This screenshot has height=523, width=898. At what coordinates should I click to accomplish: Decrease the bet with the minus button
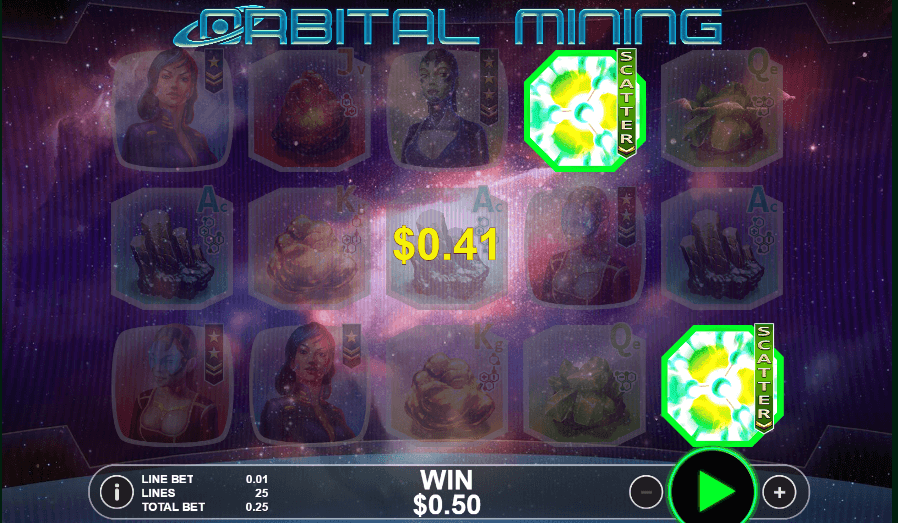(x=646, y=492)
